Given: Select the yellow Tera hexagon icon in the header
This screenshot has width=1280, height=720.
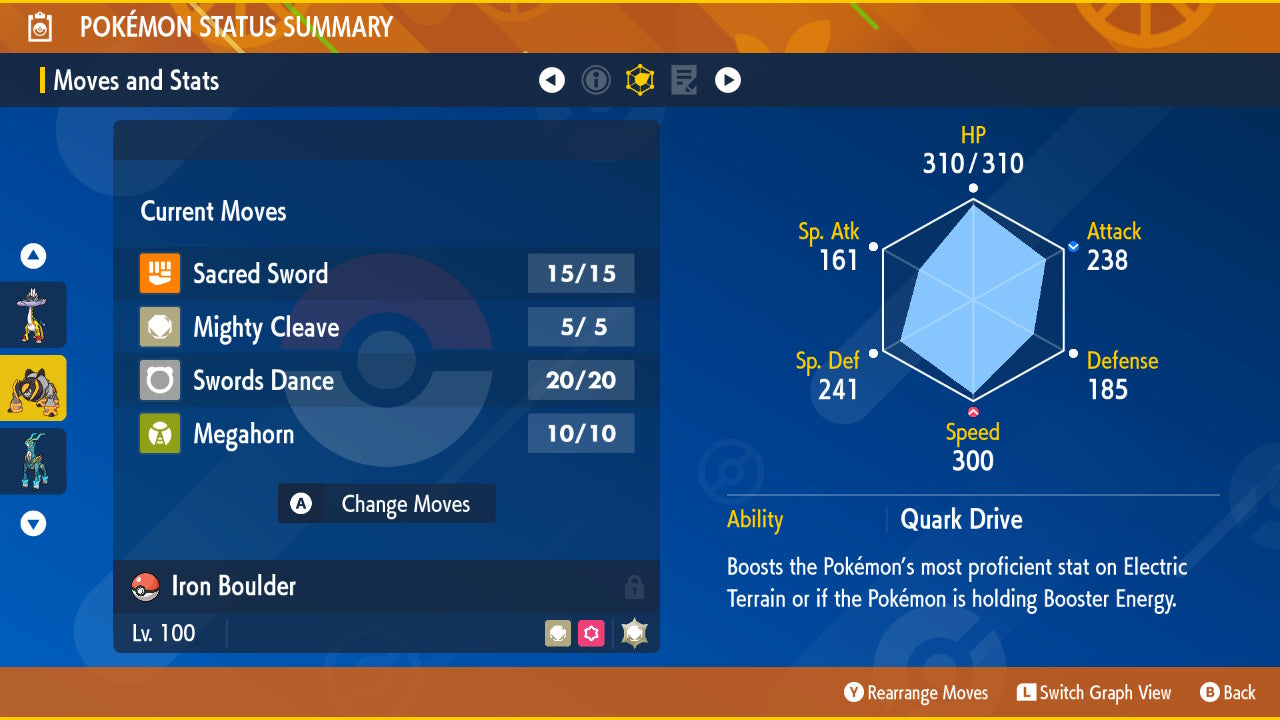Looking at the screenshot, I should [x=640, y=80].
